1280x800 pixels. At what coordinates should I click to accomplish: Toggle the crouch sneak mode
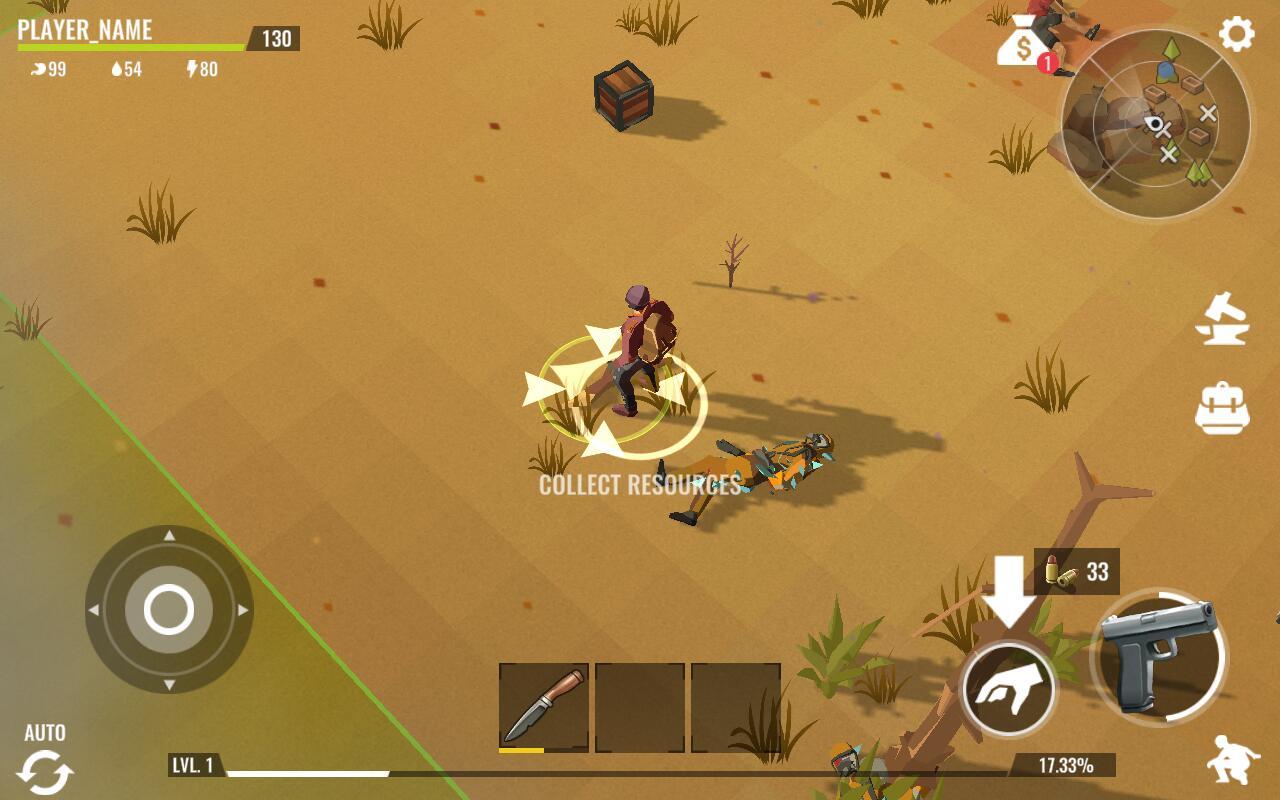pos(1232,762)
